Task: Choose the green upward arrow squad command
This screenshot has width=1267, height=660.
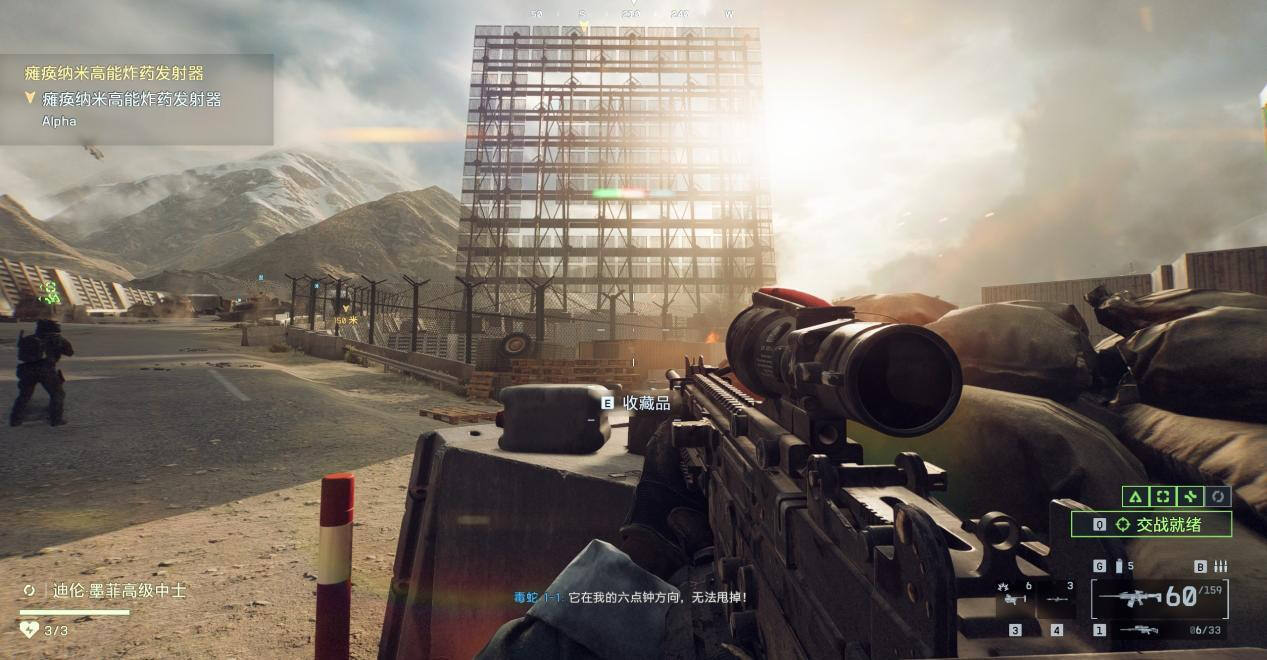Action: click(1135, 496)
